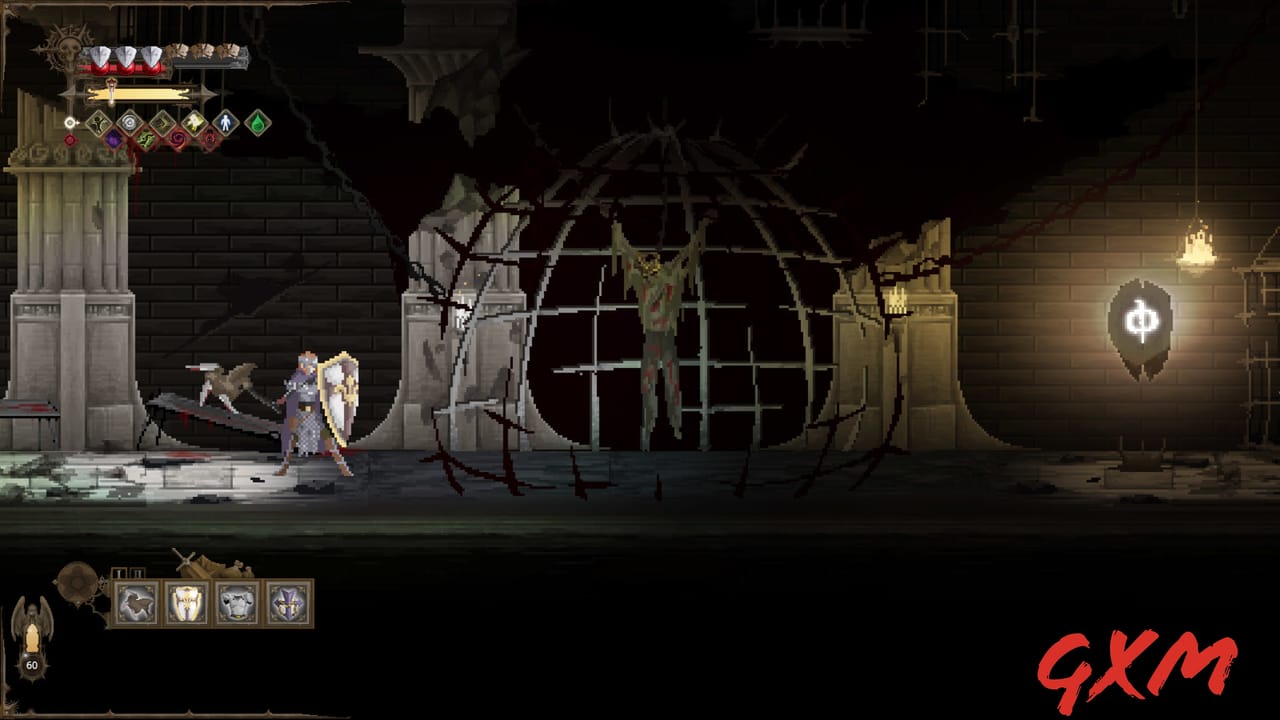Switch to weapon slot tab I
1280x720 pixels.
click(120, 572)
